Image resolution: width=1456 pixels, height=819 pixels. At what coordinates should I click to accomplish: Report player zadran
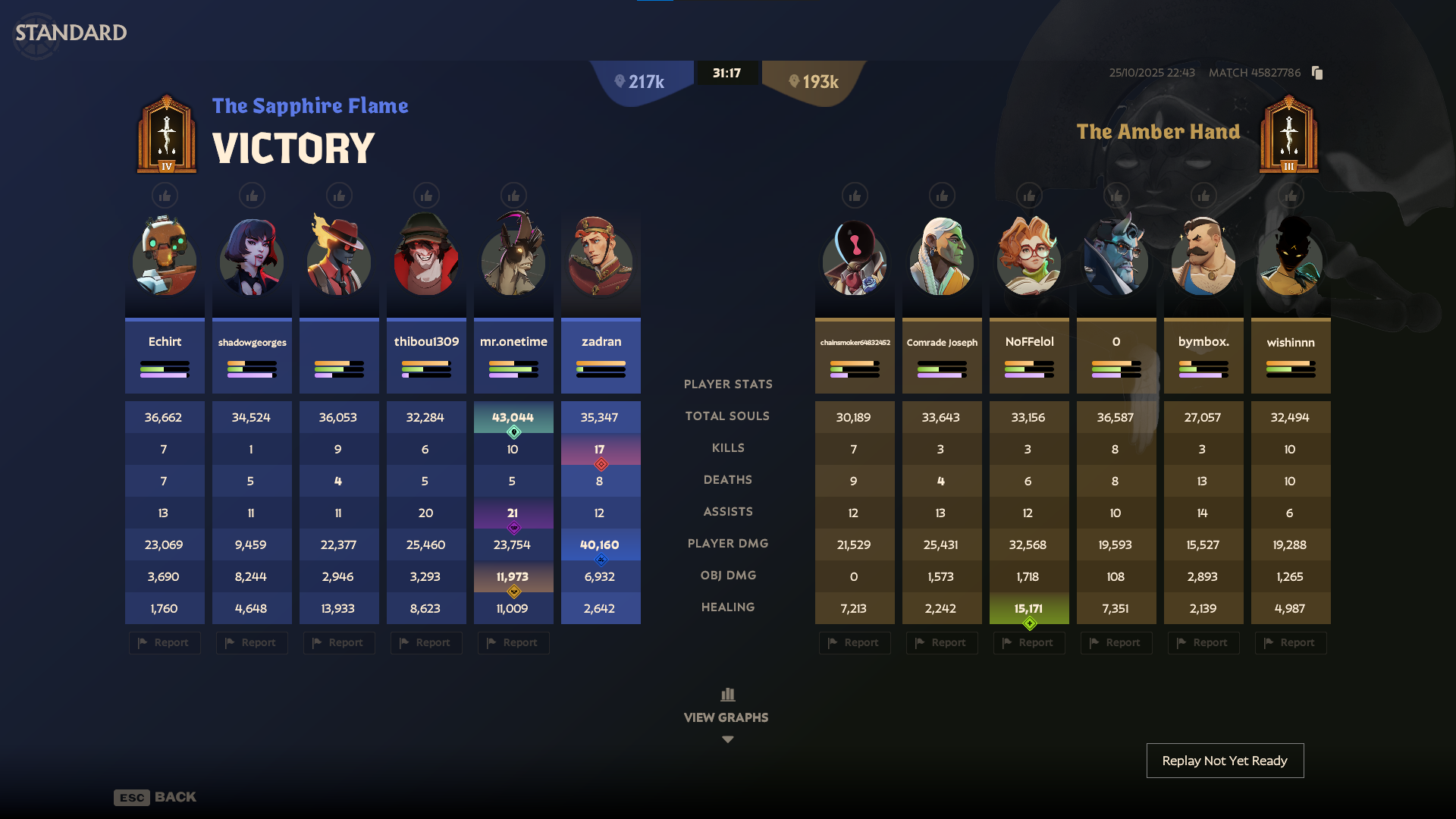click(601, 642)
